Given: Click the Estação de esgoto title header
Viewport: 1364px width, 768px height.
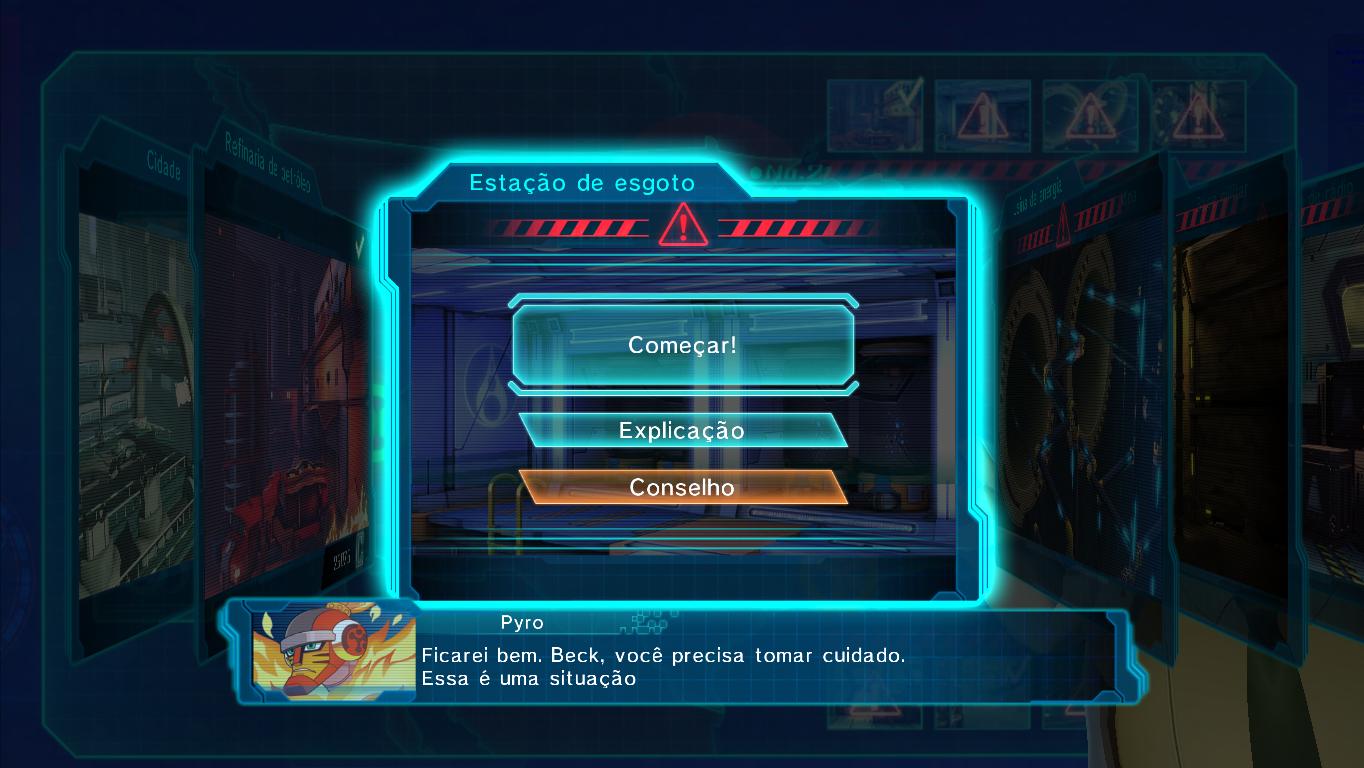Looking at the screenshot, I should (582, 183).
